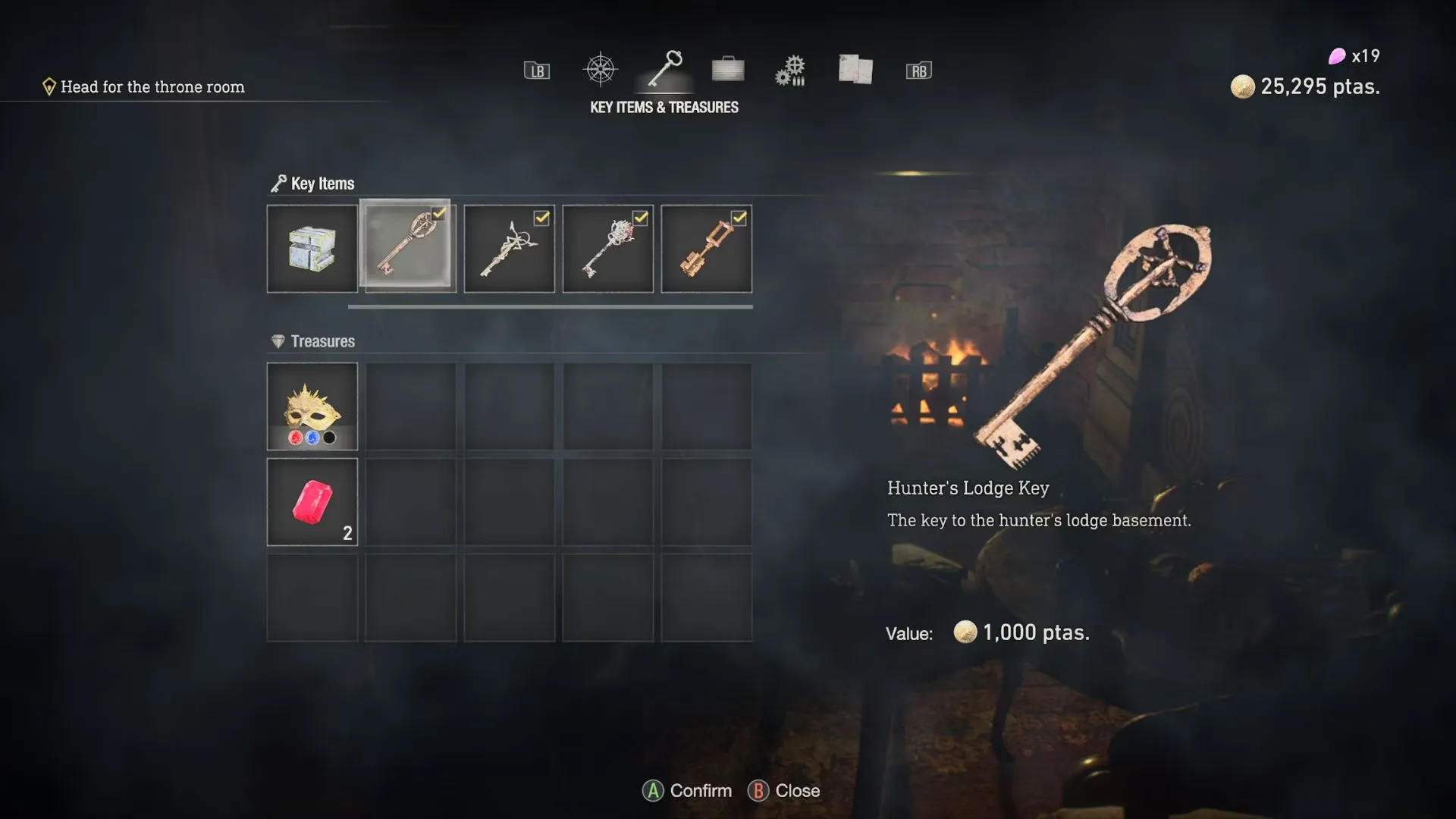Switch to the gears and bullets crafting tab

[x=790, y=71]
